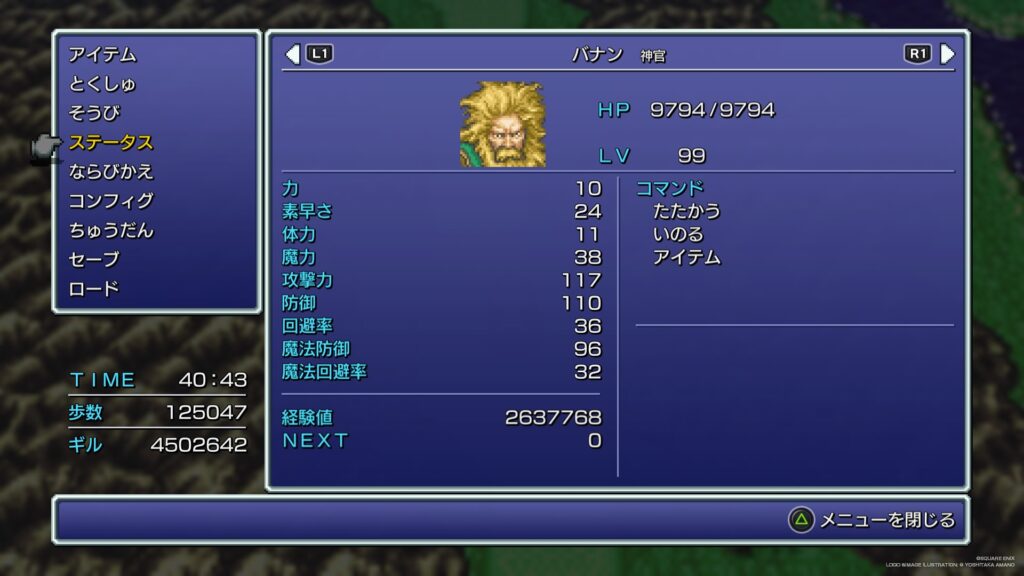
Task: Select the セーブ save option
Action: tap(94, 260)
